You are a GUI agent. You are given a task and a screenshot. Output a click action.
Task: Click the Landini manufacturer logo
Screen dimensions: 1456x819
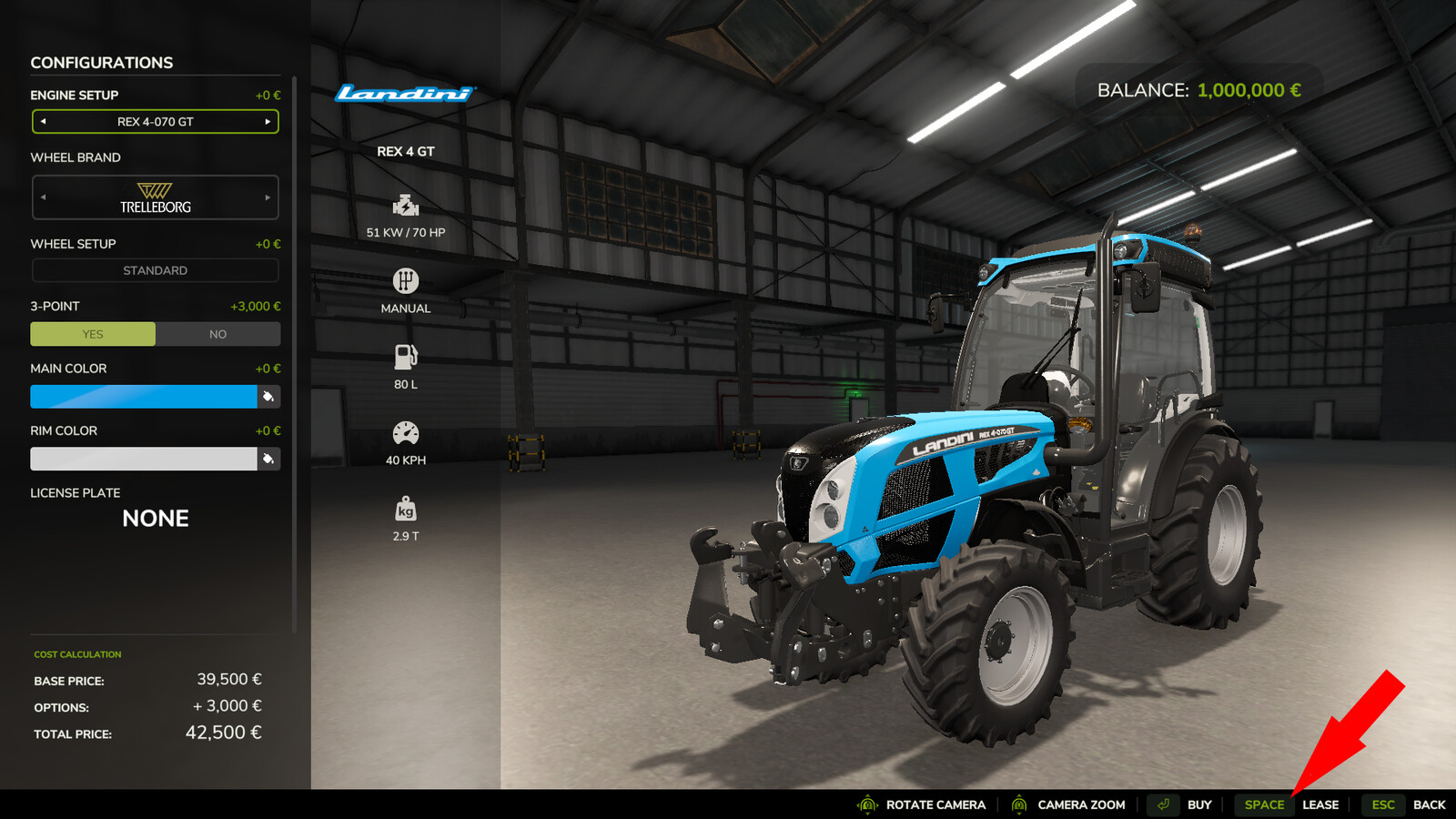(403, 93)
